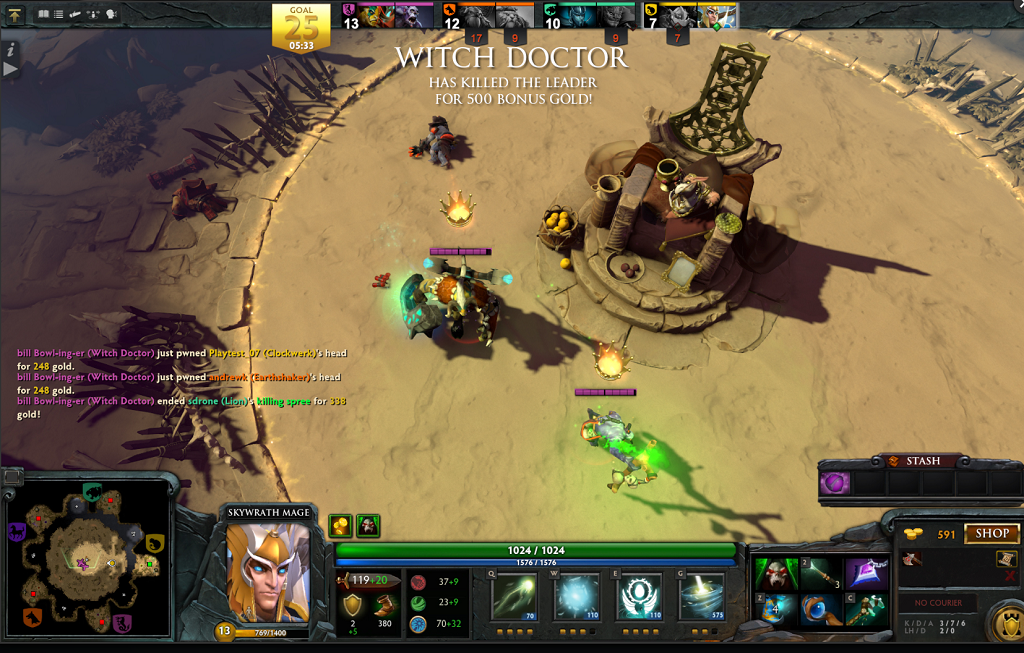The height and width of the screenshot is (653, 1024).
Task: Activate Concussive Shot ability on W
Action: pos(577,596)
